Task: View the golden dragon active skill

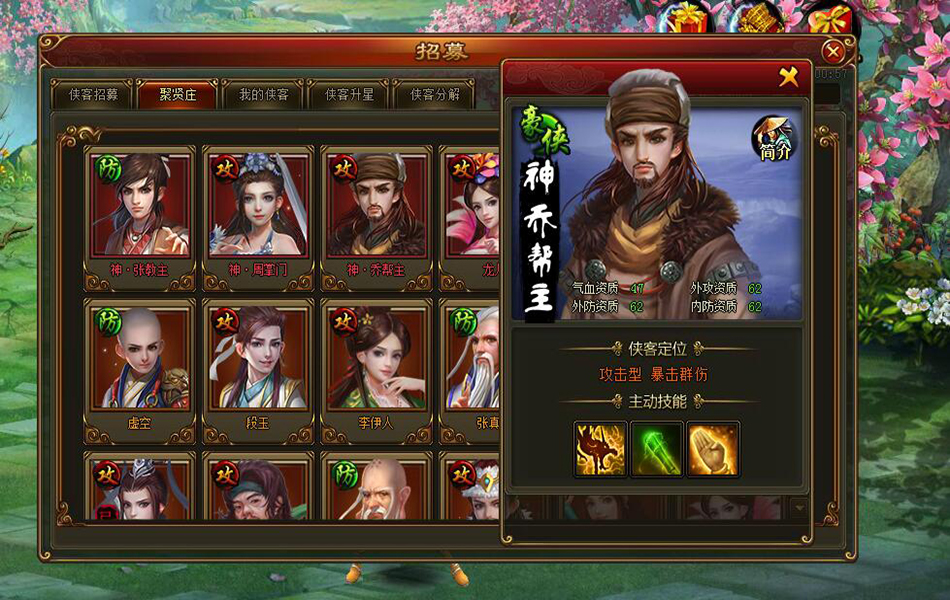Action: click(x=600, y=449)
